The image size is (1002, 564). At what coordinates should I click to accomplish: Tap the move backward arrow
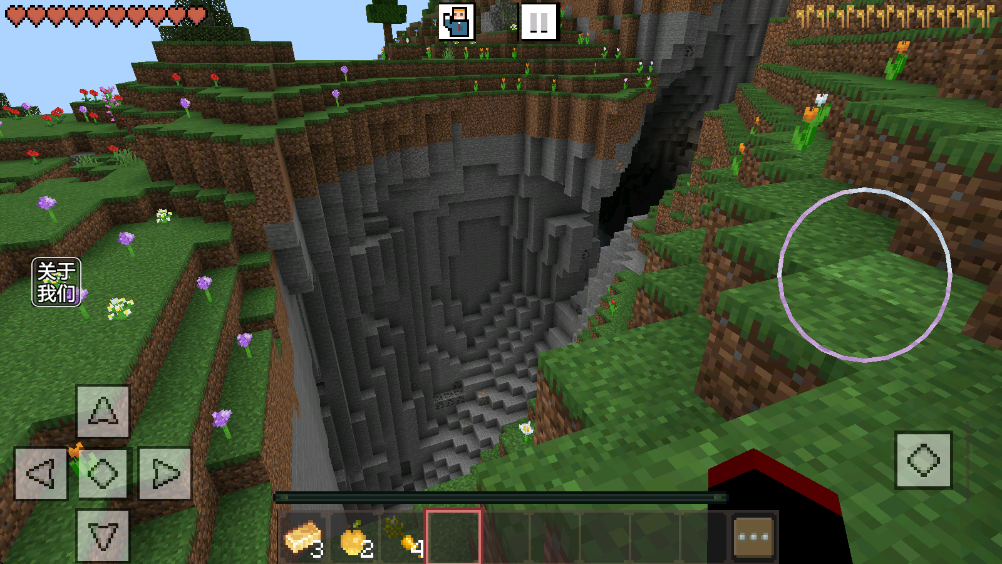click(103, 535)
